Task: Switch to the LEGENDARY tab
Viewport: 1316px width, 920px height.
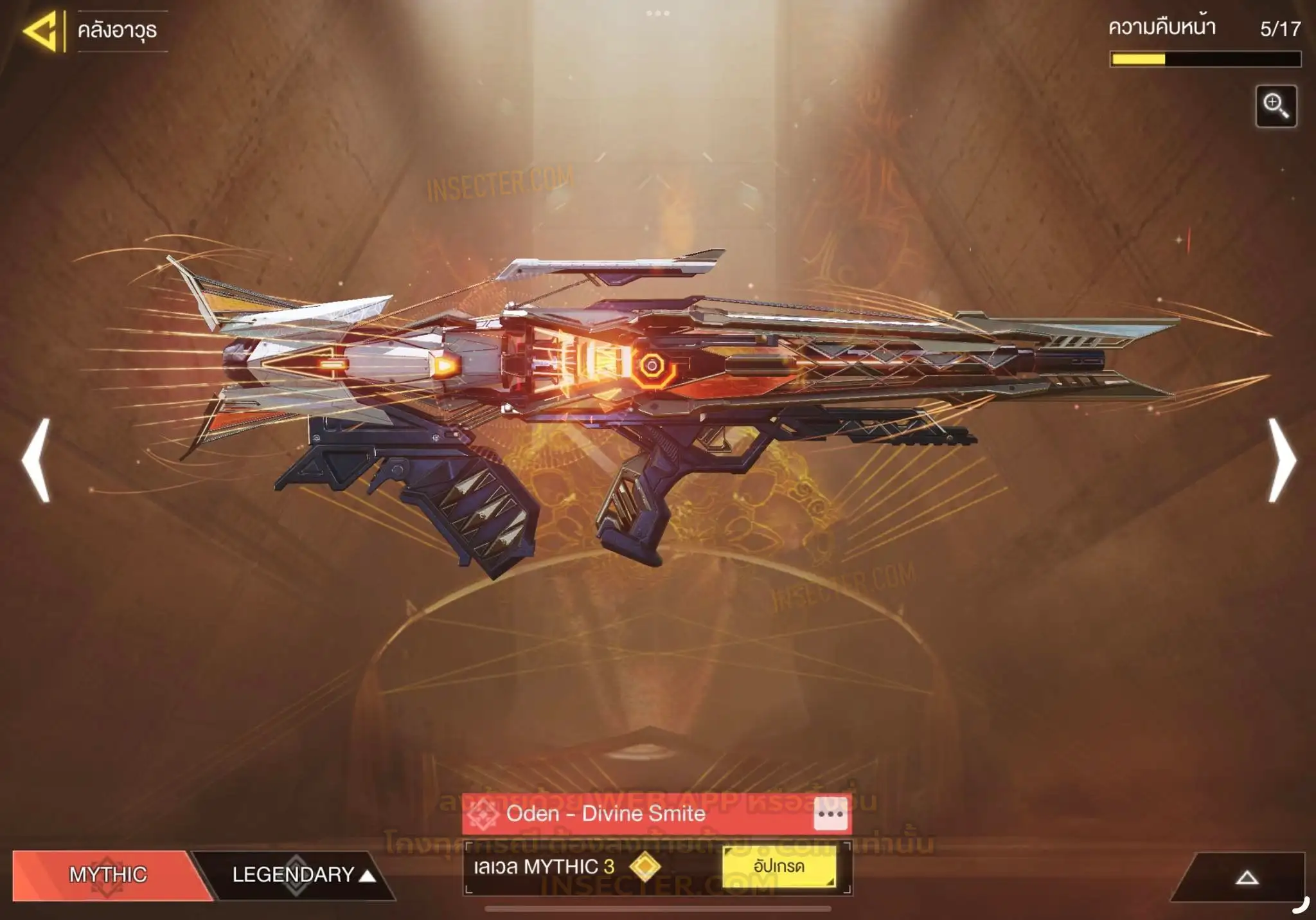Action: (x=294, y=874)
